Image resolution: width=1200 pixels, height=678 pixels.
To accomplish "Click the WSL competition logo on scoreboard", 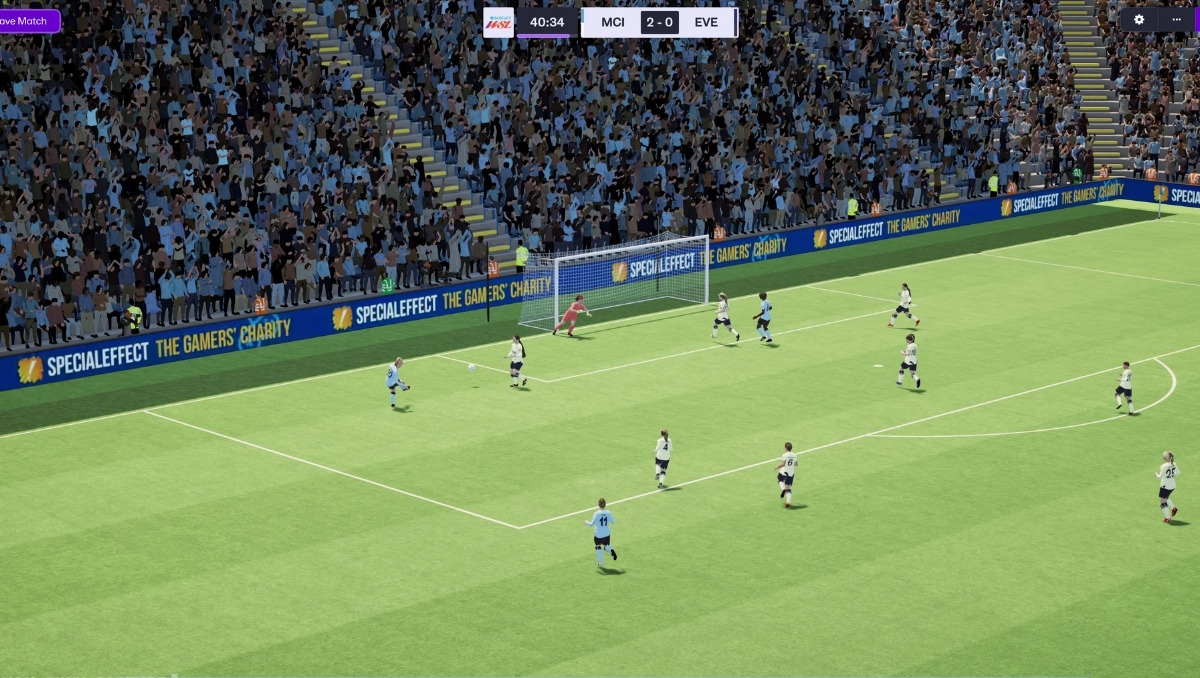I will [498, 22].
